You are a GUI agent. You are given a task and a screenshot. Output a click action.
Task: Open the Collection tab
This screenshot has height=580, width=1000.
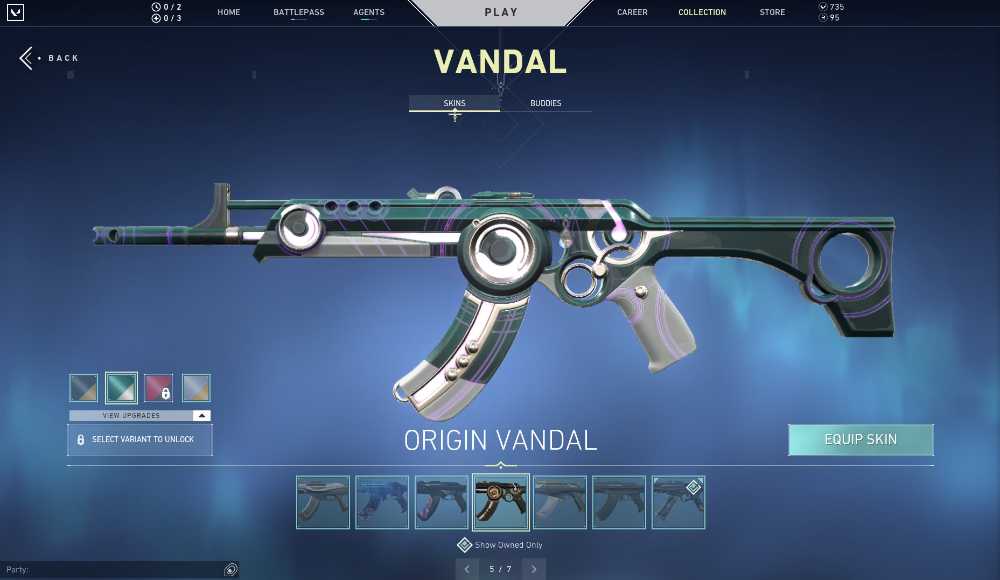click(x=702, y=13)
